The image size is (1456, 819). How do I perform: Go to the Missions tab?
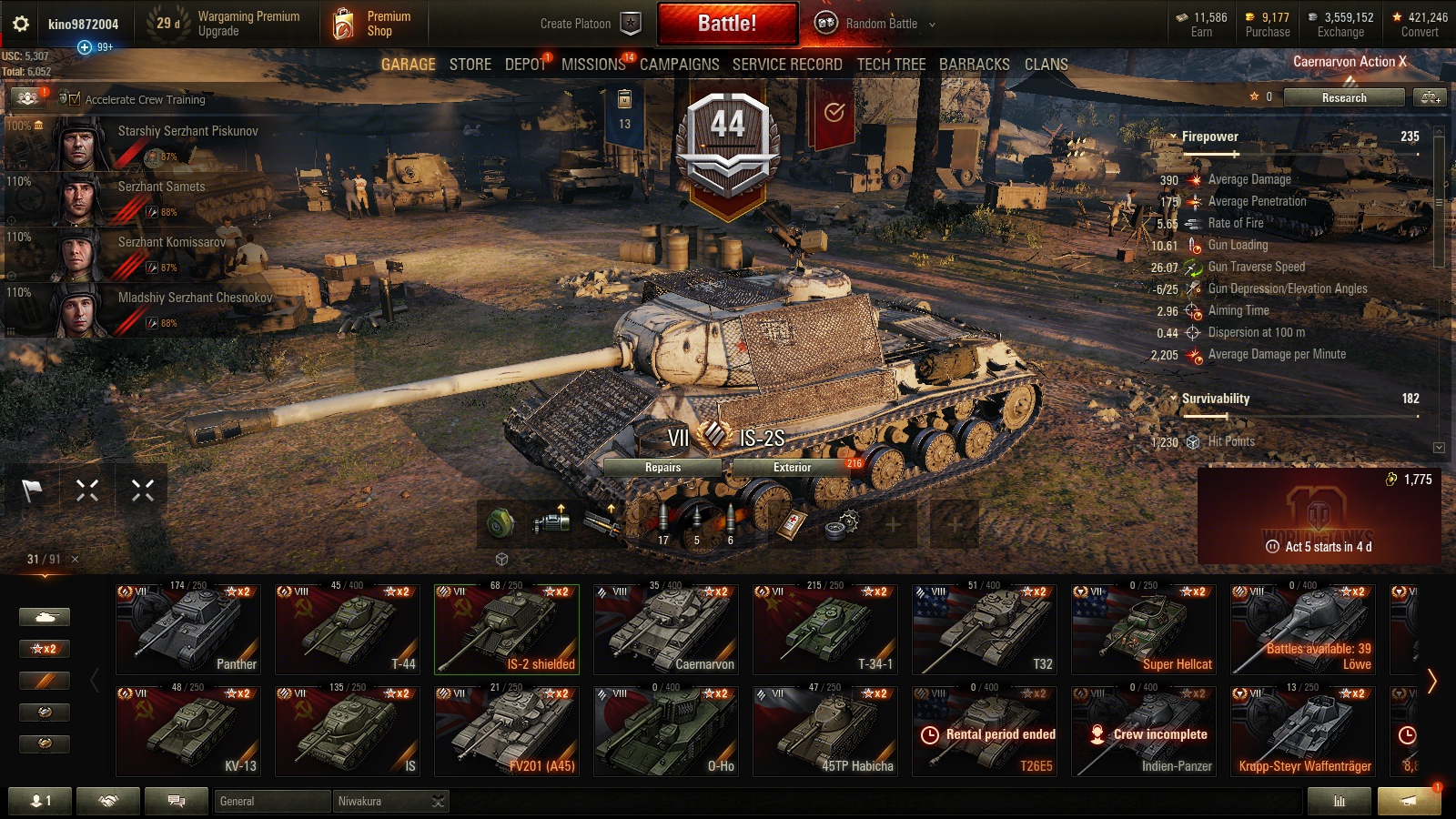(593, 65)
